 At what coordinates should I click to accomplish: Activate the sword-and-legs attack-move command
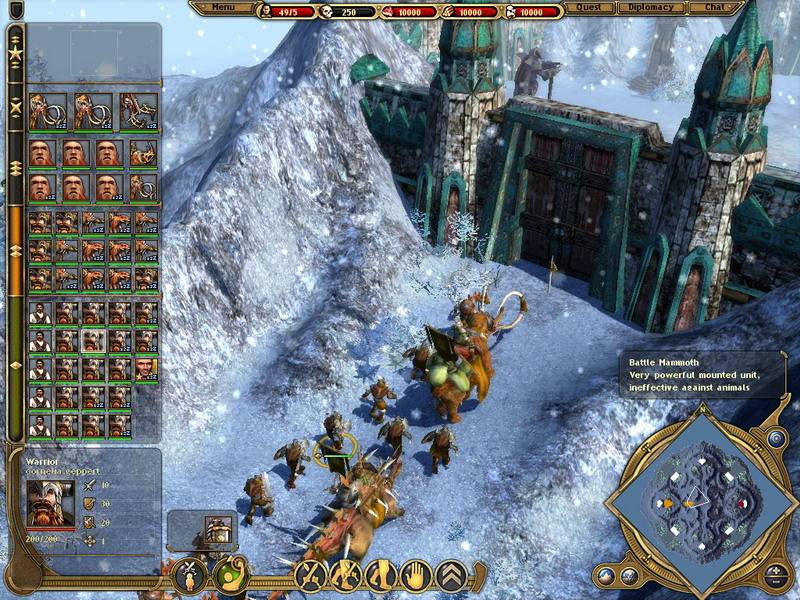coord(346,575)
